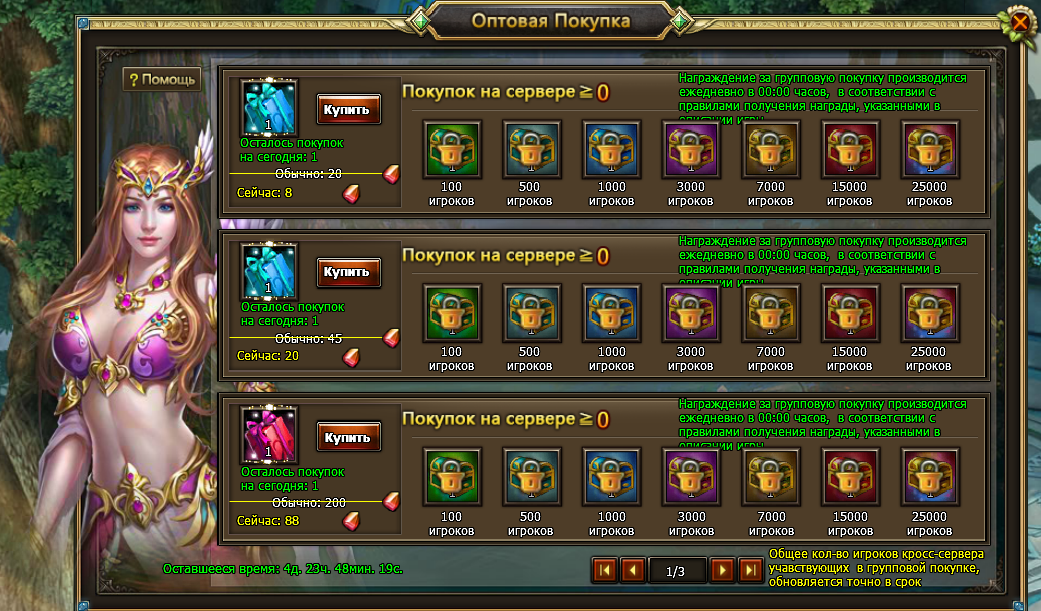Click Купить for the pink crystal offer
The height and width of the screenshot is (611, 1041).
(349, 436)
